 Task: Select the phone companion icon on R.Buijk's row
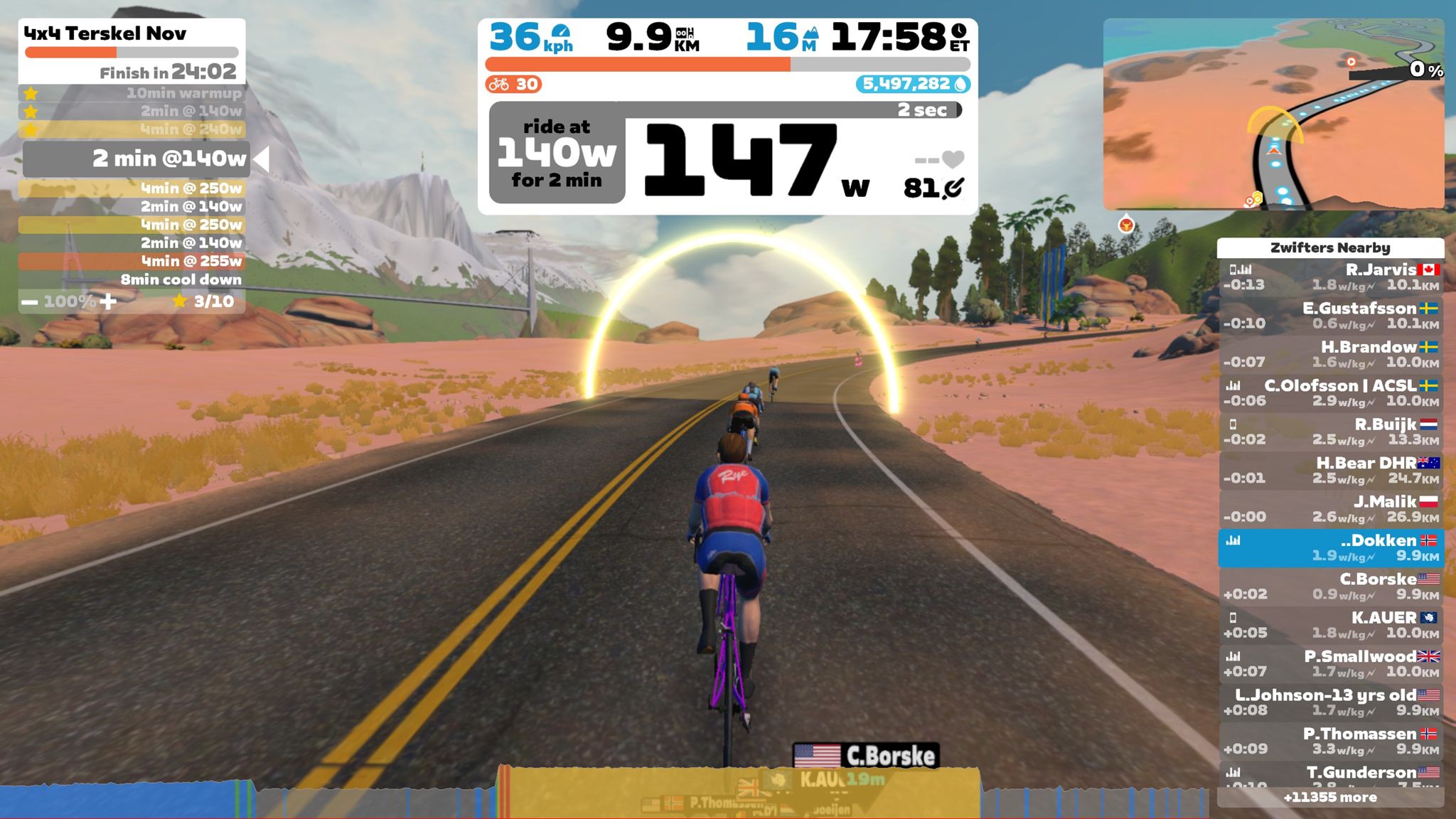(1235, 425)
